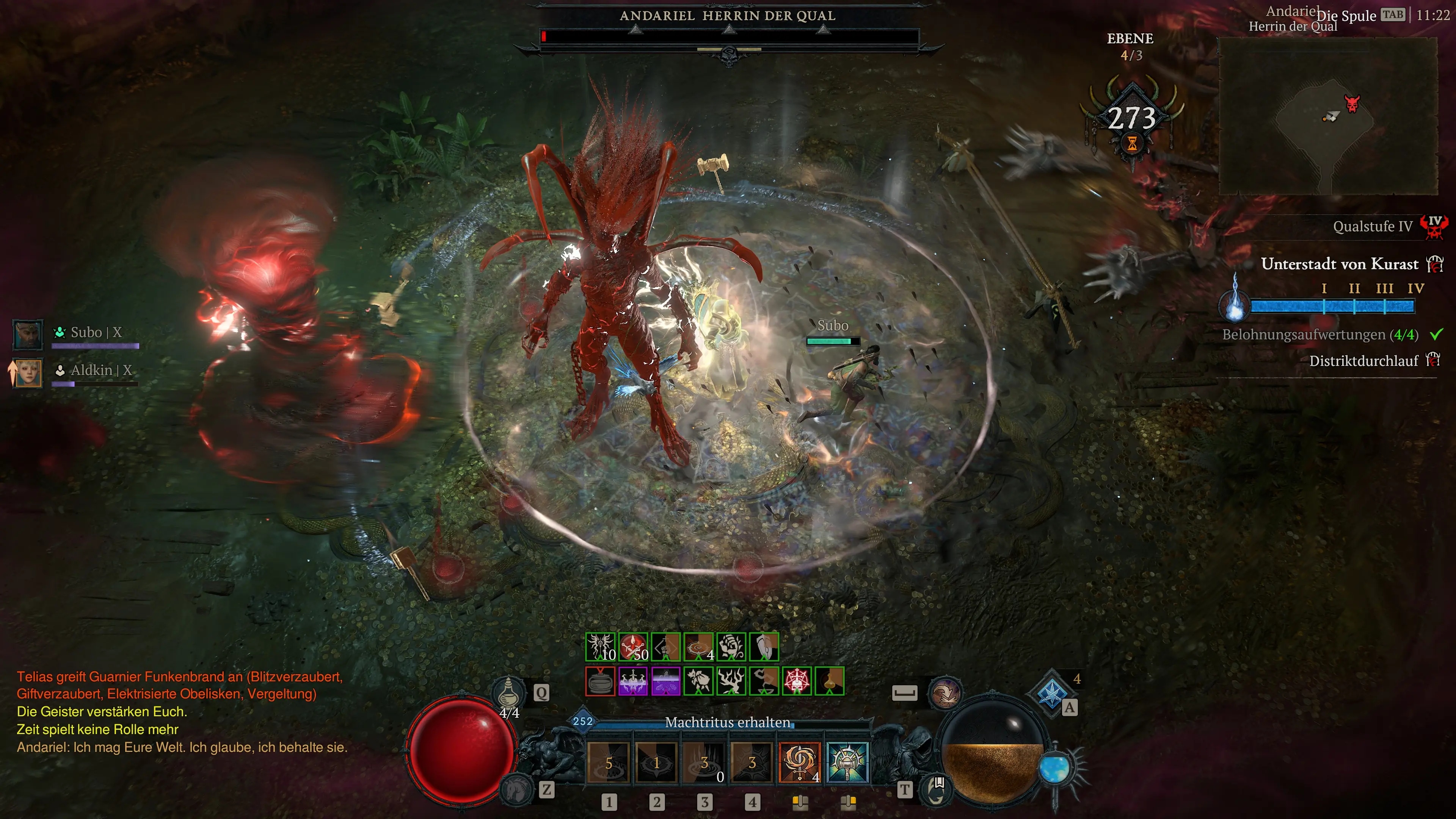
Task: Inspect the red pentagram skull buff icon
Action: [x=796, y=681]
